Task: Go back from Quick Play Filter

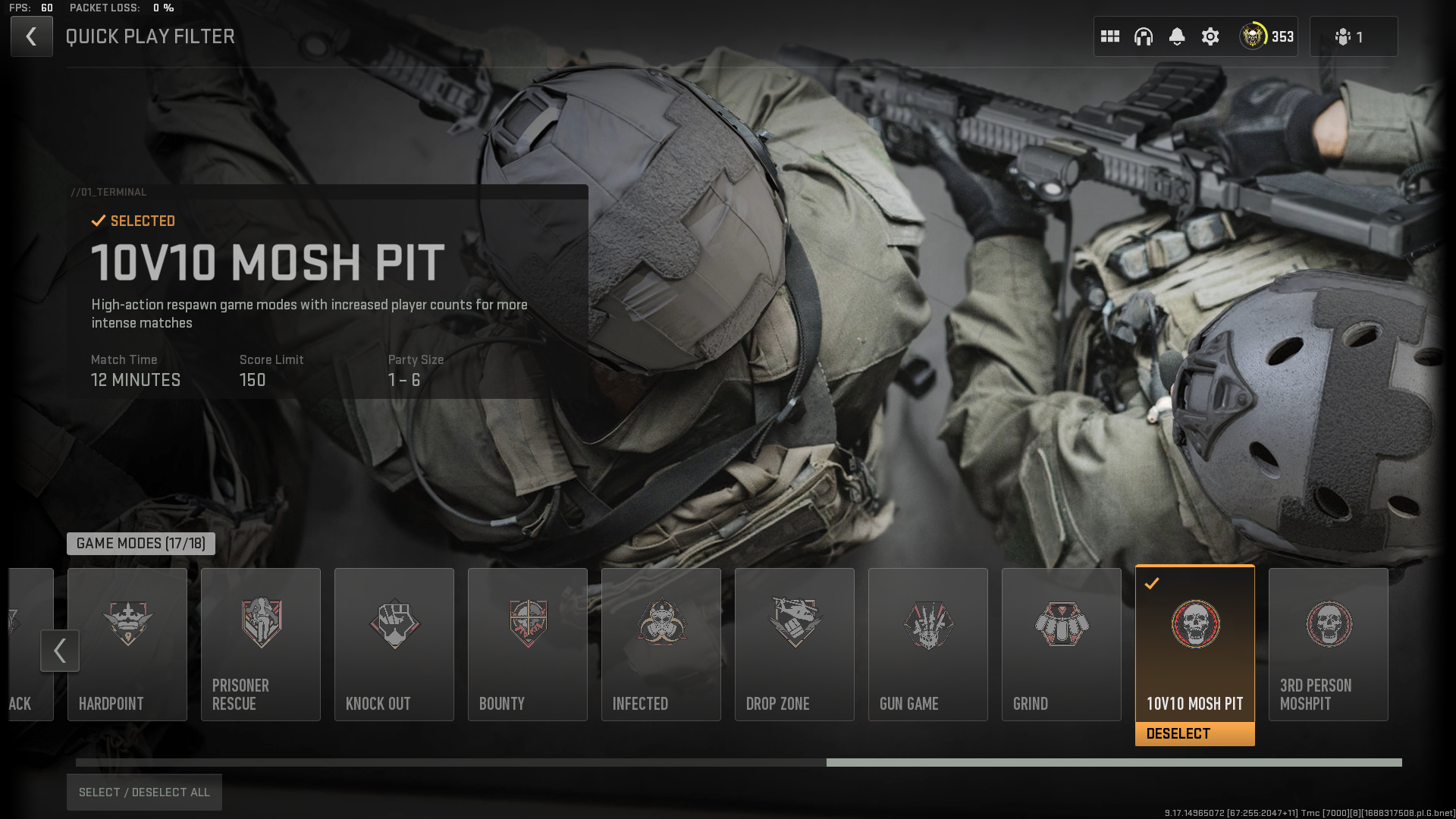Action: pyautogui.click(x=31, y=36)
